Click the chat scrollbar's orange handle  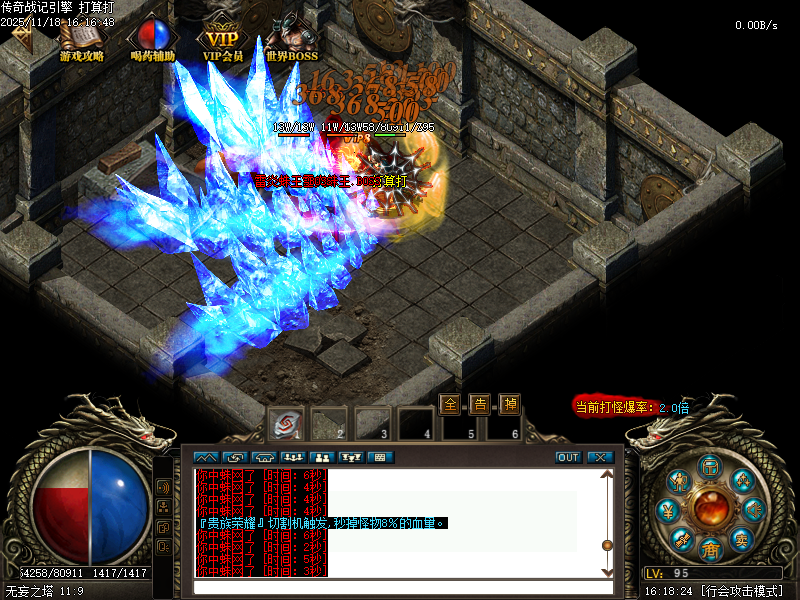[606, 545]
